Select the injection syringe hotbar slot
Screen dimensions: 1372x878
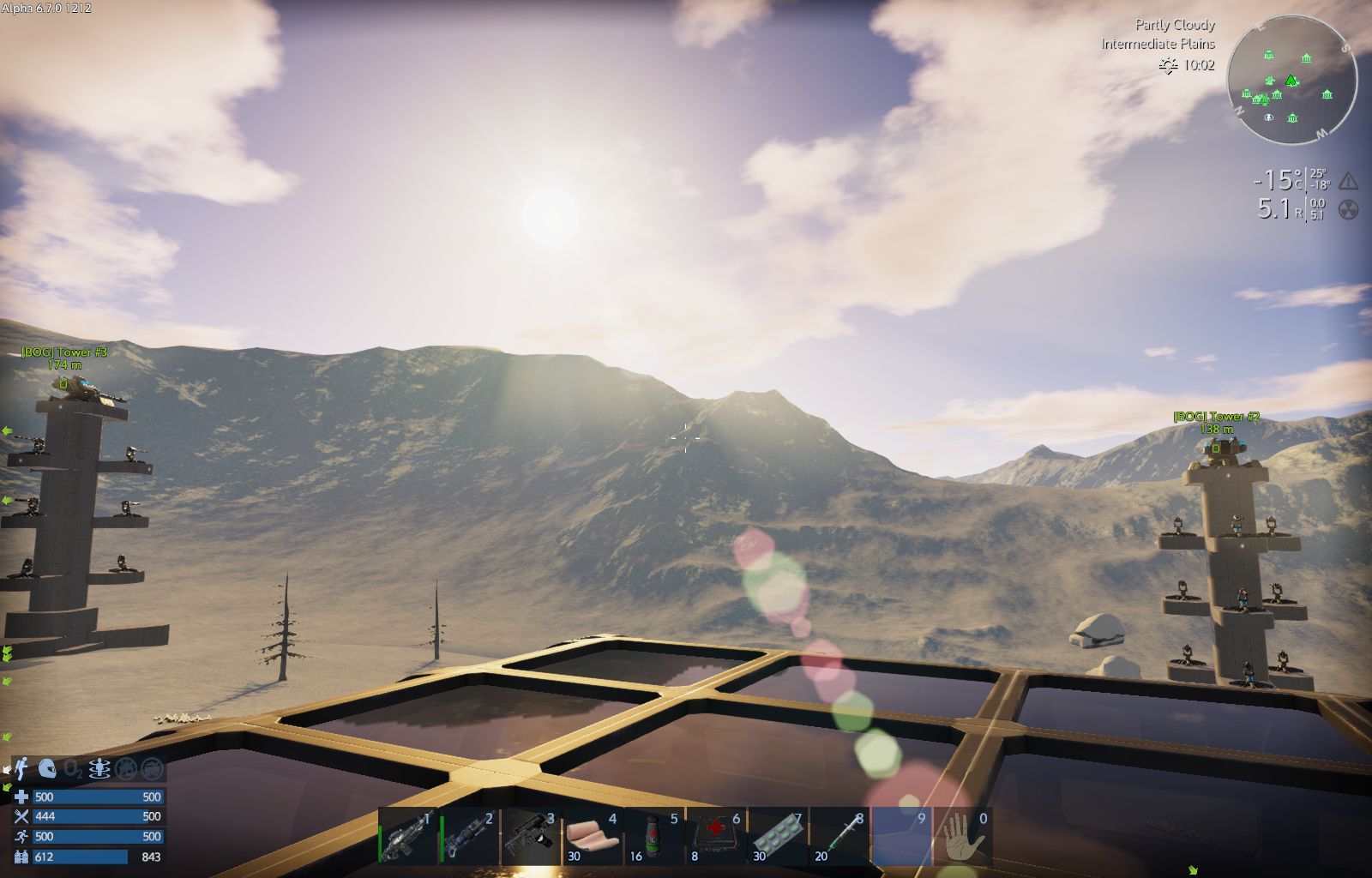click(x=840, y=836)
